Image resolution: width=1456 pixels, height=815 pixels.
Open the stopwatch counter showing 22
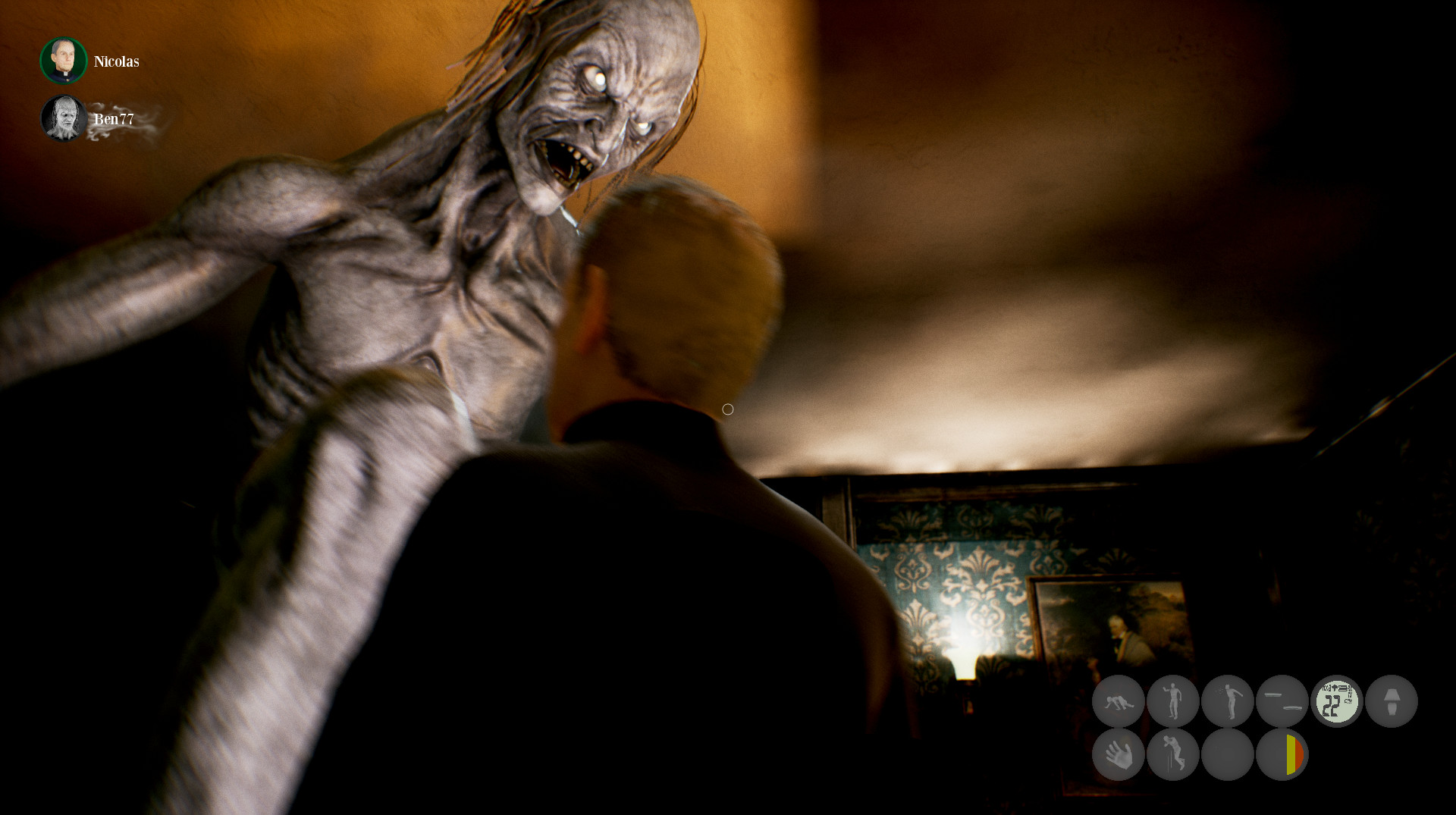[x=1338, y=701]
